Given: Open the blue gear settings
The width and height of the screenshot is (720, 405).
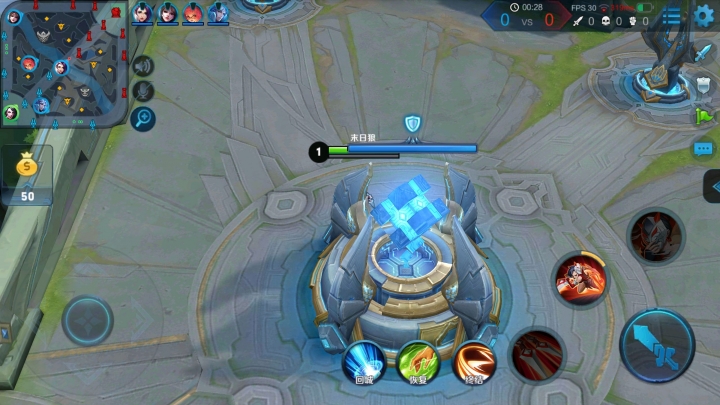Looking at the screenshot, I should 704,15.
